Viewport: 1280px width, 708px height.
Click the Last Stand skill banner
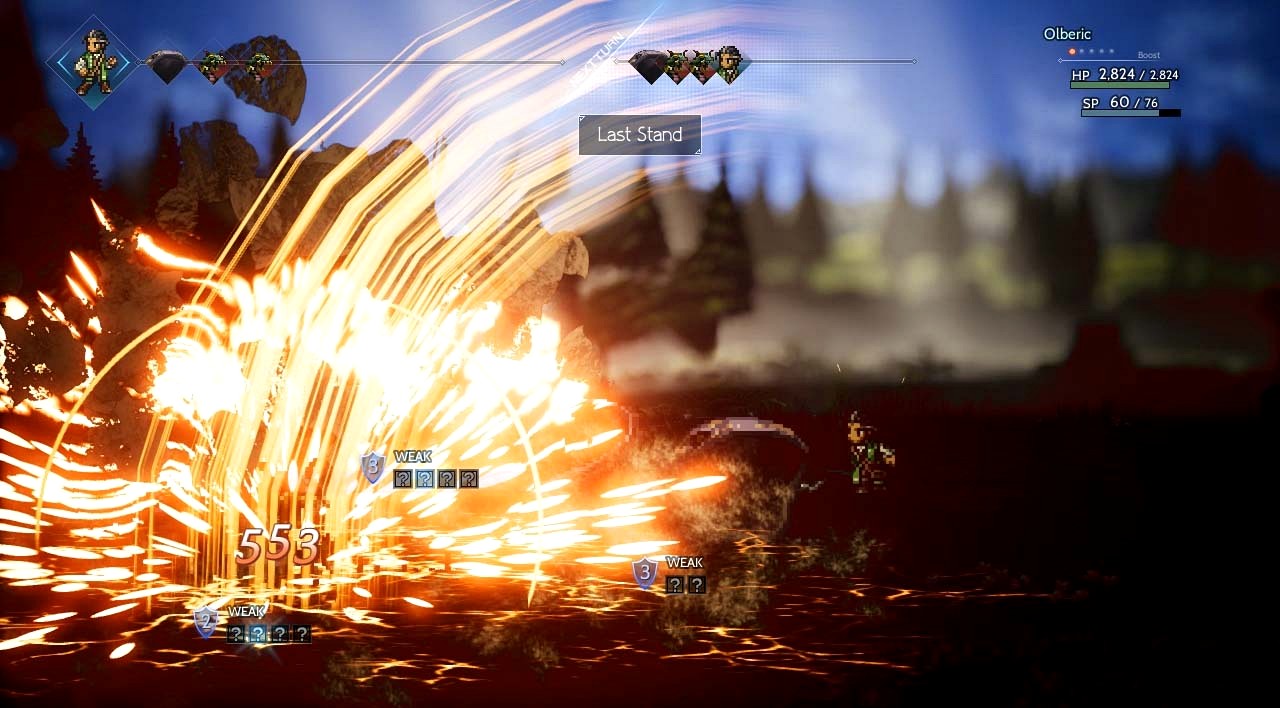(640, 135)
